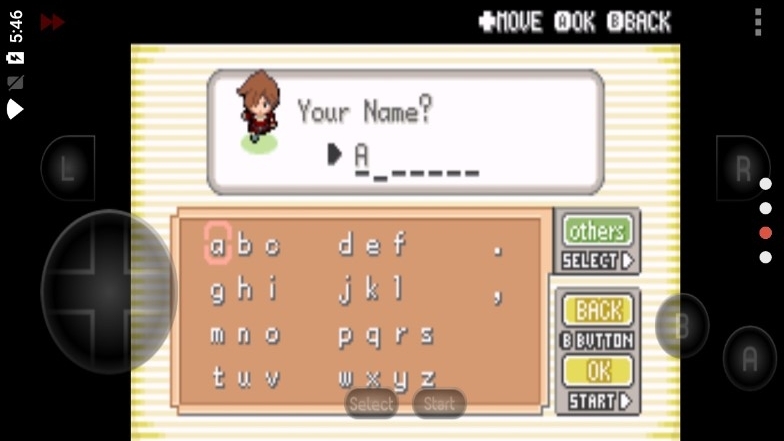Open the emulator three-dot menu

[758, 21]
